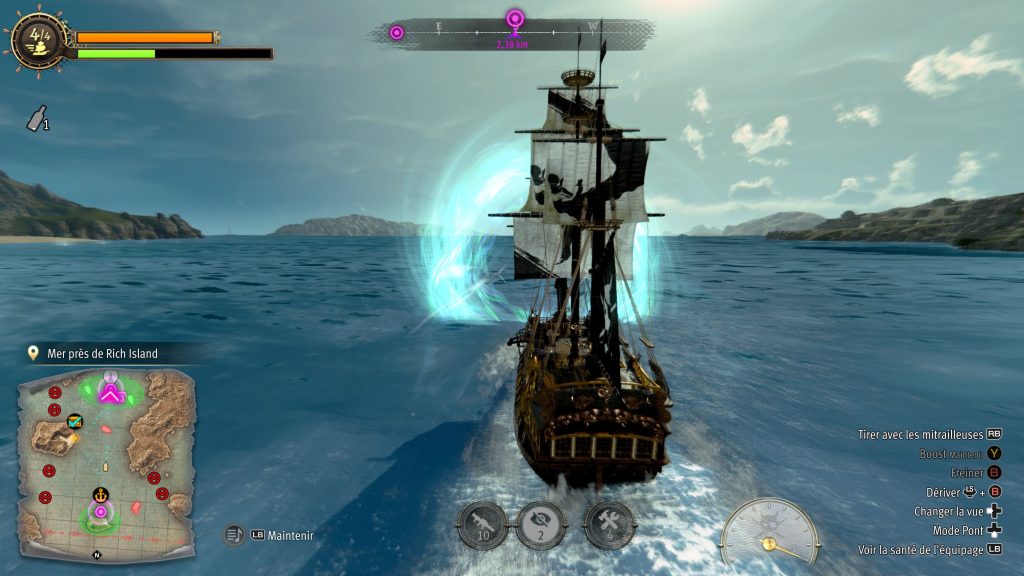The width and height of the screenshot is (1024, 576).
Task: Select the 'Mer près de Rich Island' location label
Action: coord(102,353)
